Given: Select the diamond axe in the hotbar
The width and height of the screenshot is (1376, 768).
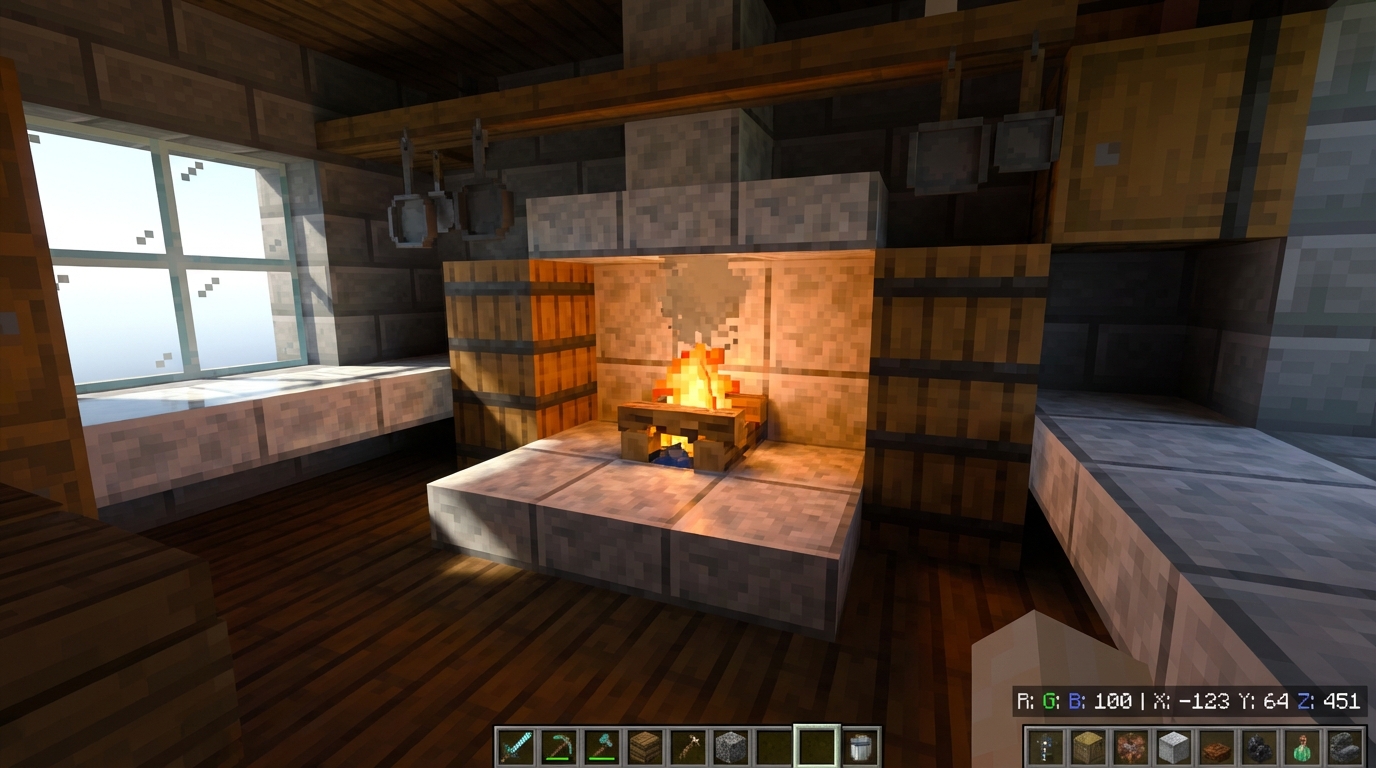Looking at the screenshot, I should coord(600,745).
